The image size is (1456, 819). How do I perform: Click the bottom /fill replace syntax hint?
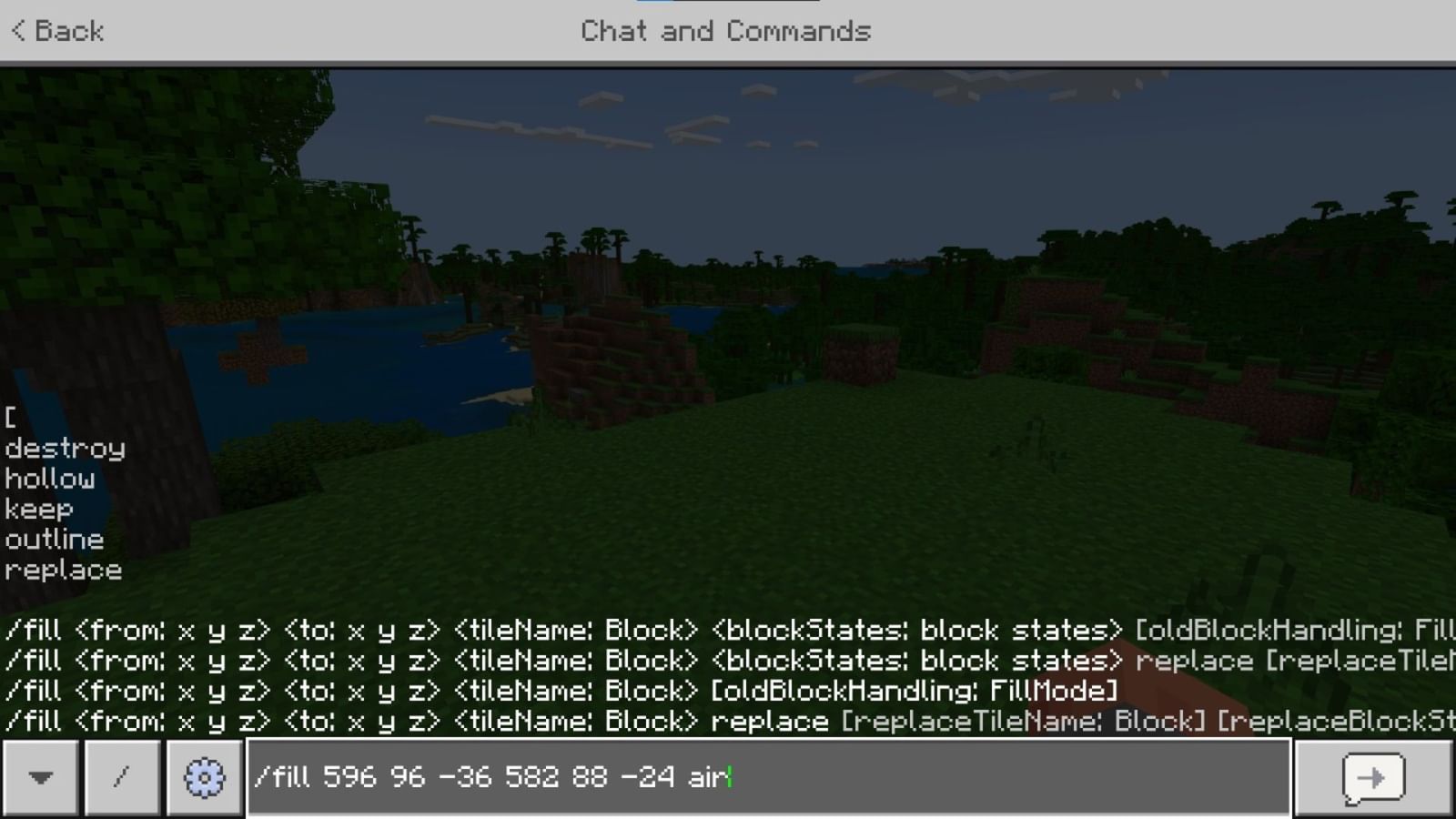point(637,720)
